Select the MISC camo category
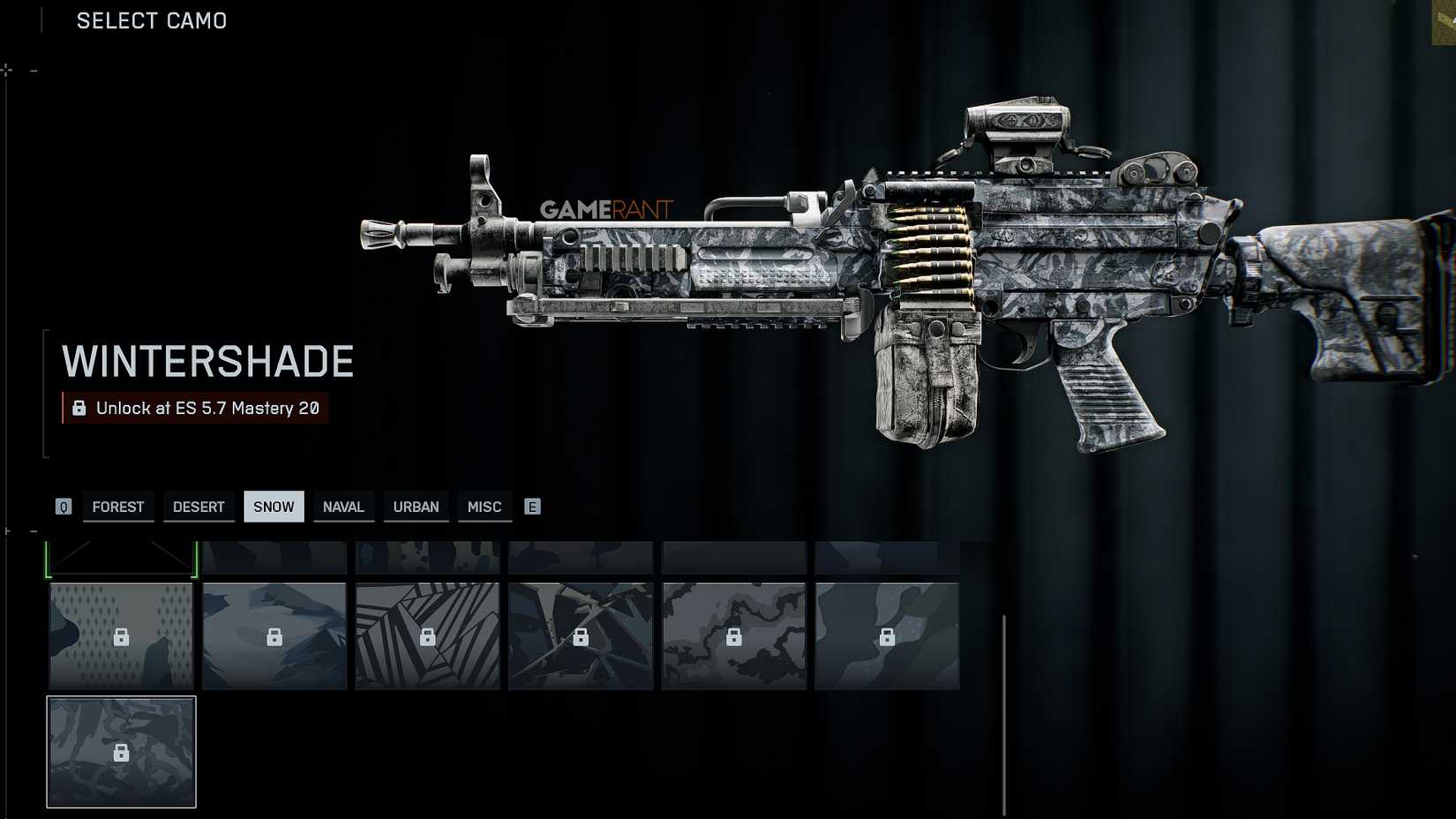This screenshot has height=819, width=1456. tap(484, 506)
